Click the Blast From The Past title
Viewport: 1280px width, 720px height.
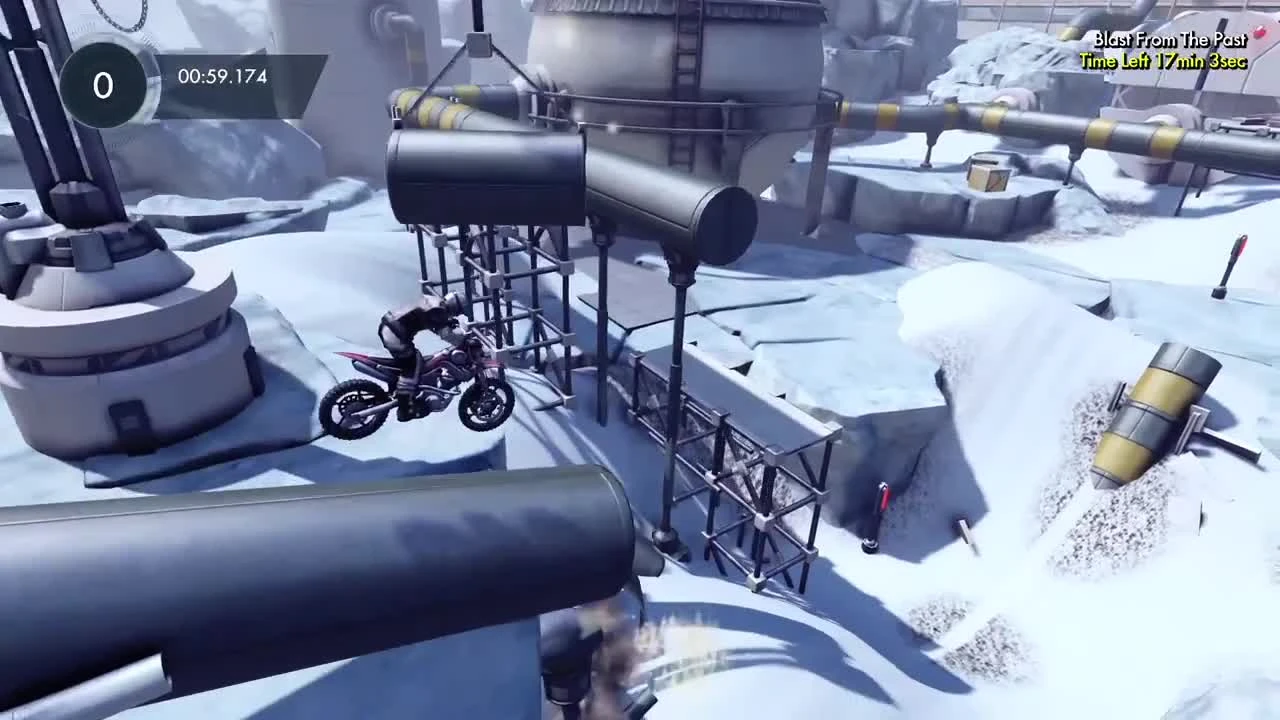1168,40
